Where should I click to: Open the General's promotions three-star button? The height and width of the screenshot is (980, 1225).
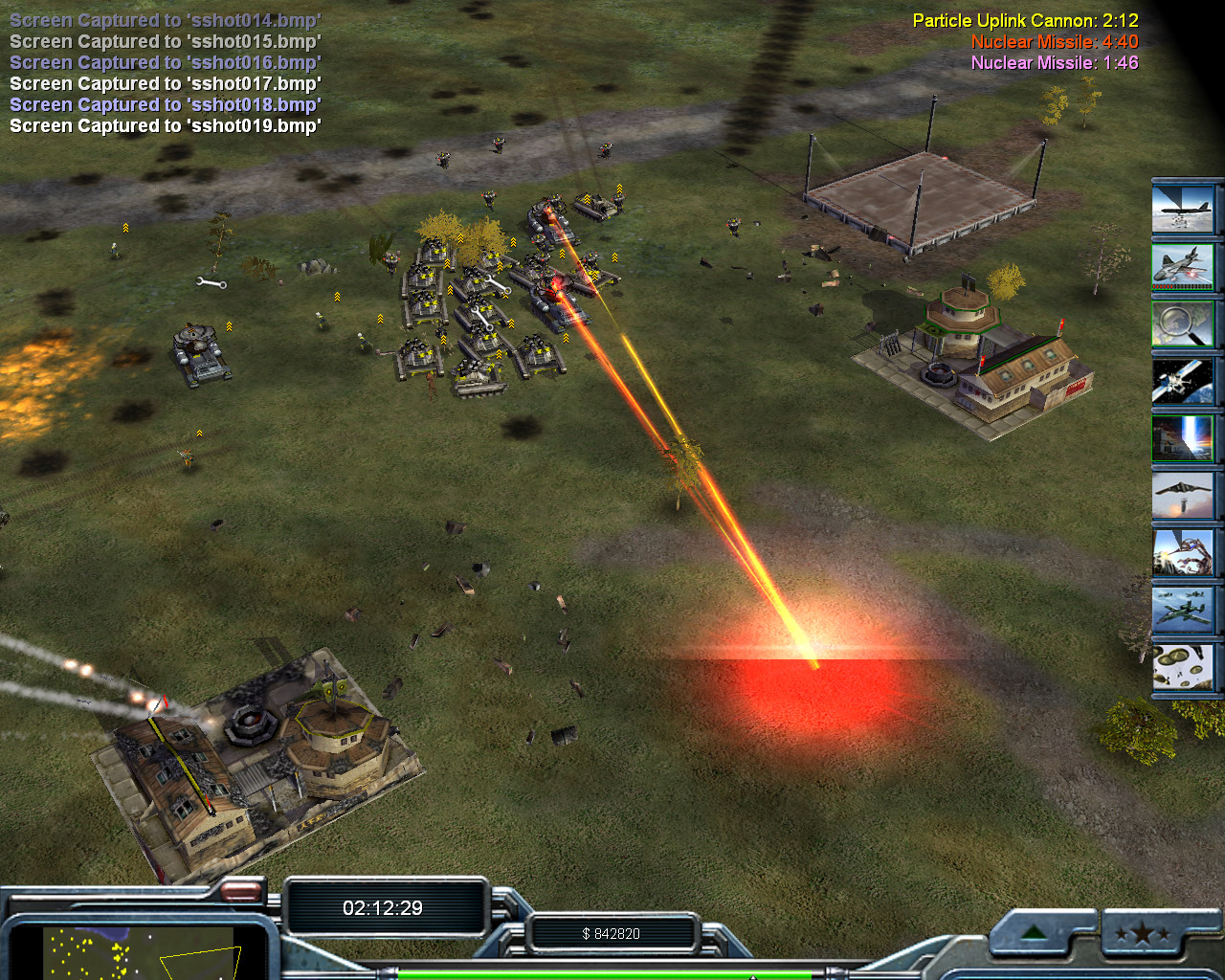[1142, 934]
